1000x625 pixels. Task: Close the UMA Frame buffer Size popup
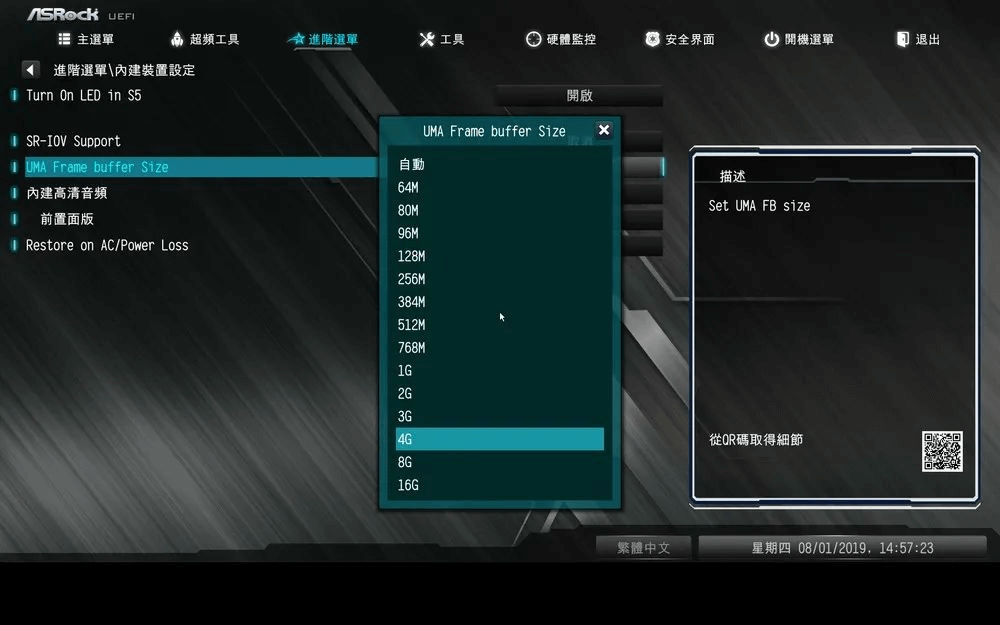click(603, 130)
